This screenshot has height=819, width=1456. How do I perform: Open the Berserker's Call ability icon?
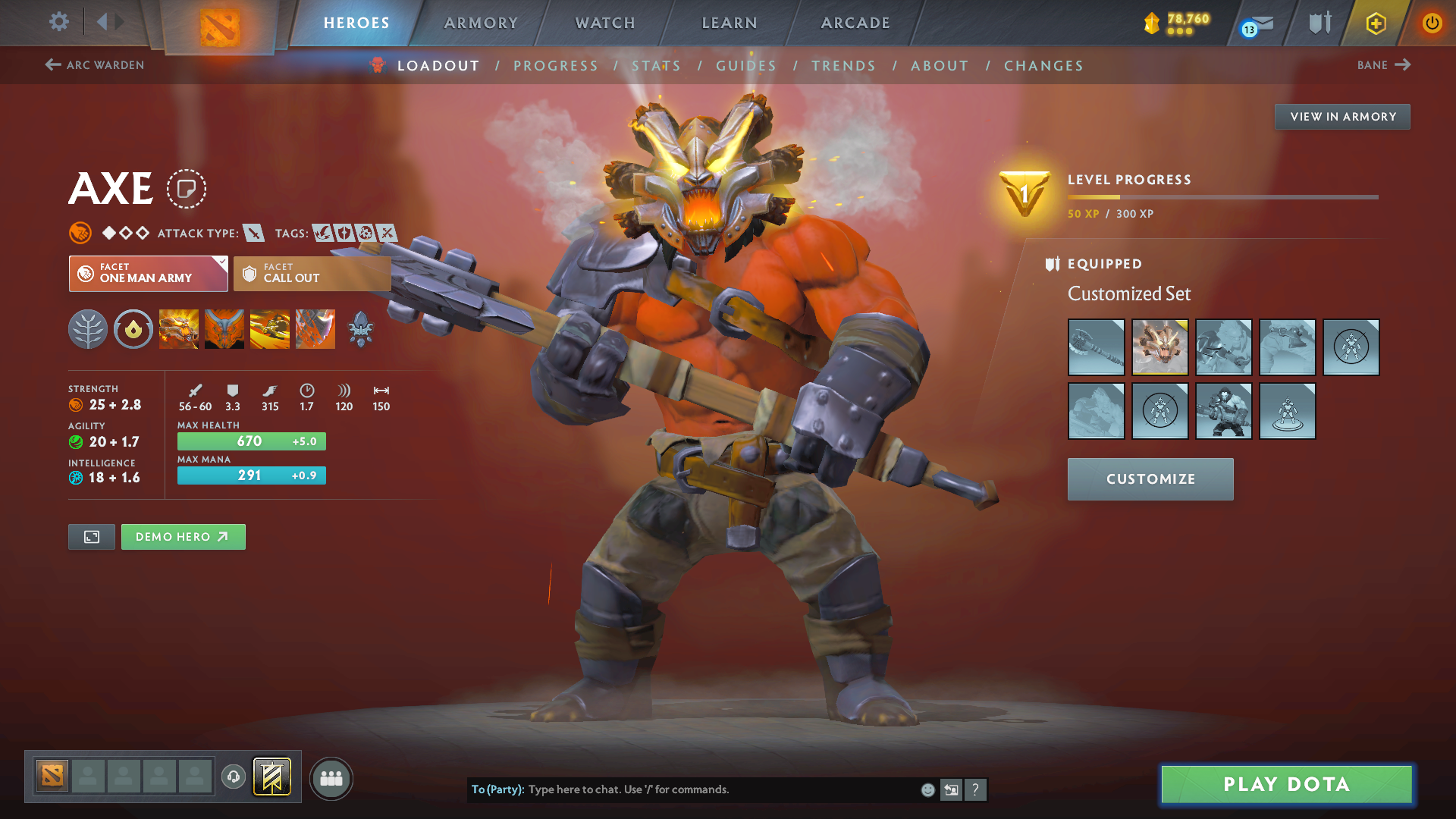179,329
